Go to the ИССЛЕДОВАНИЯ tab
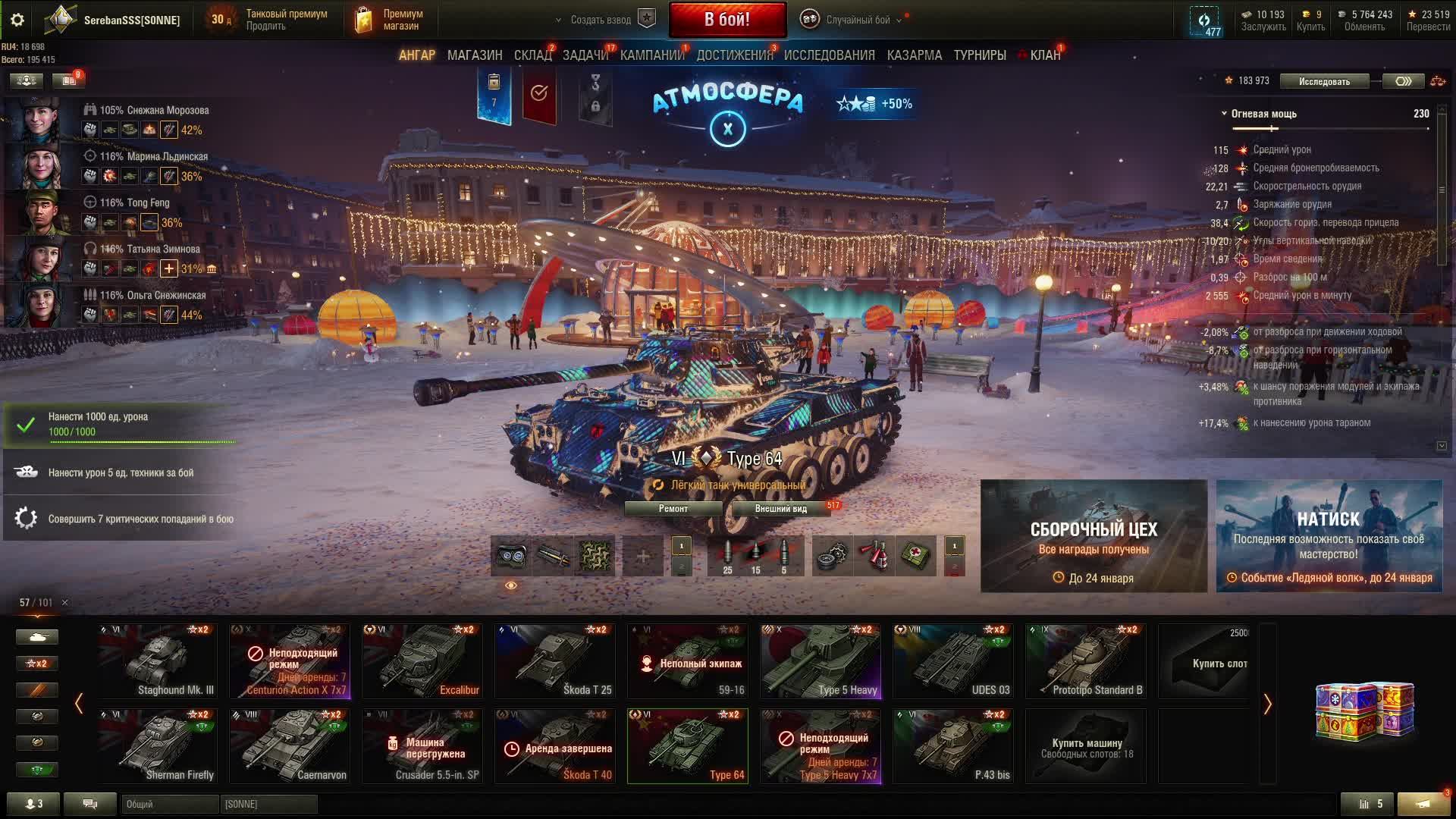Image resolution: width=1456 pixels, height=819 pixels. (x=829, y=55)
